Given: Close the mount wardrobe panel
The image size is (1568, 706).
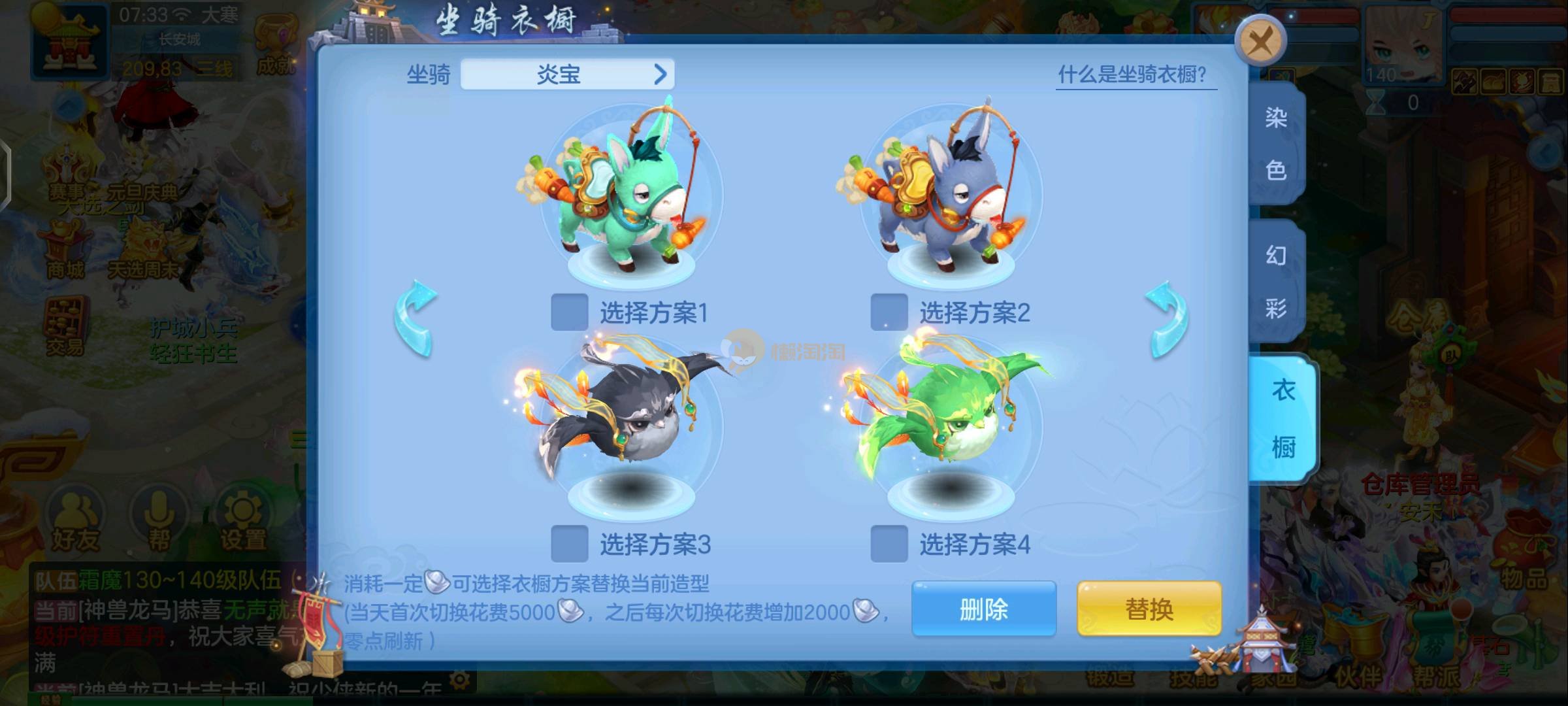Looking at the screenshot, I should 1260,41.
